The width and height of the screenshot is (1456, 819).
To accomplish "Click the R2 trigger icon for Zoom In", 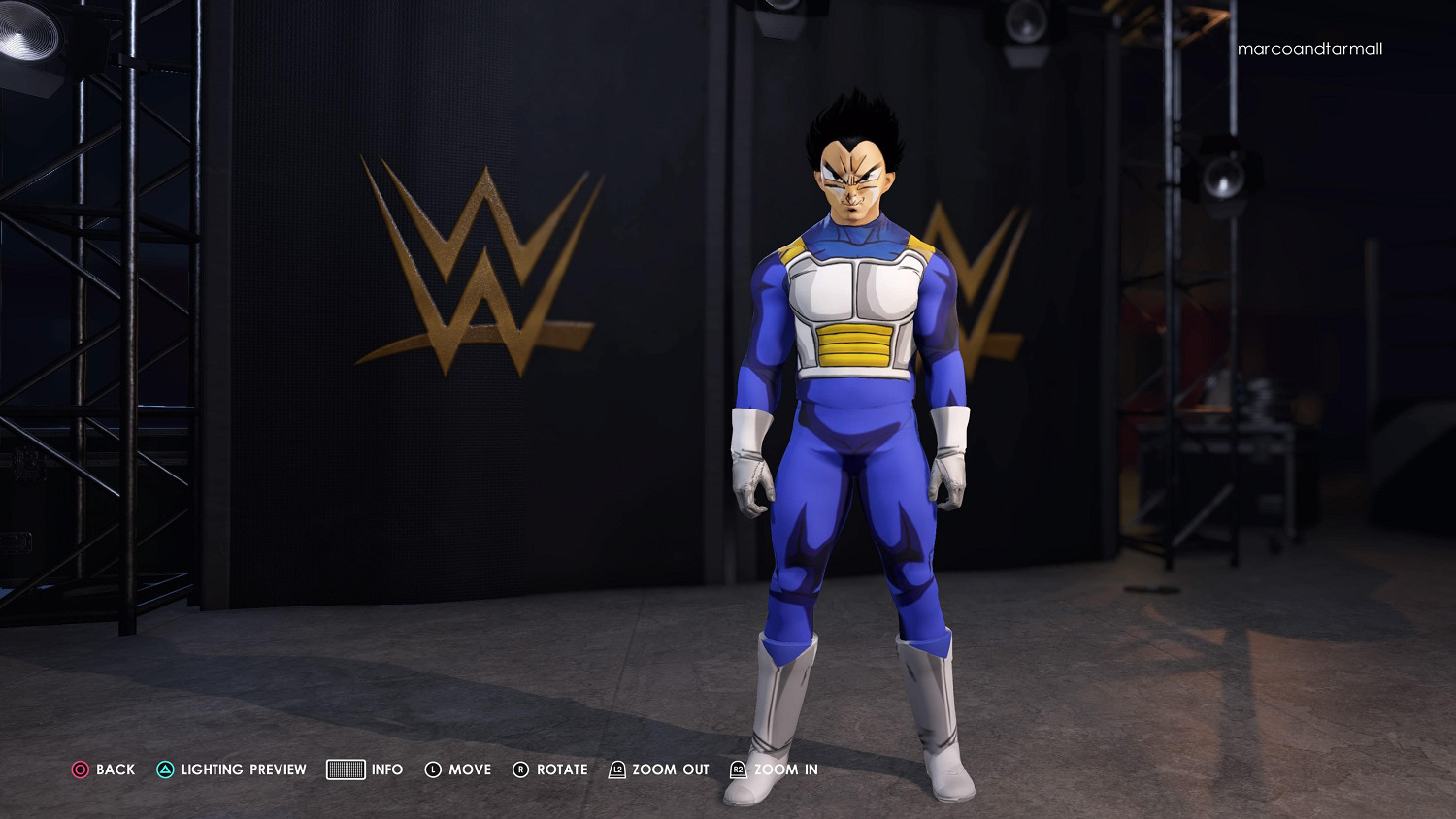I will (738, 770).
